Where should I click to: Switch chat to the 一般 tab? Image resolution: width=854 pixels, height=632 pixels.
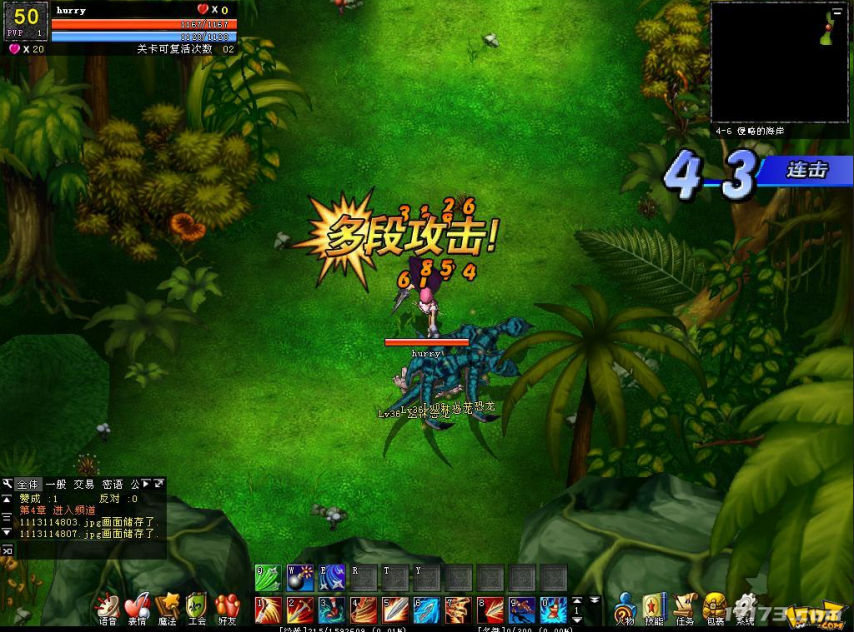point(56,484)
